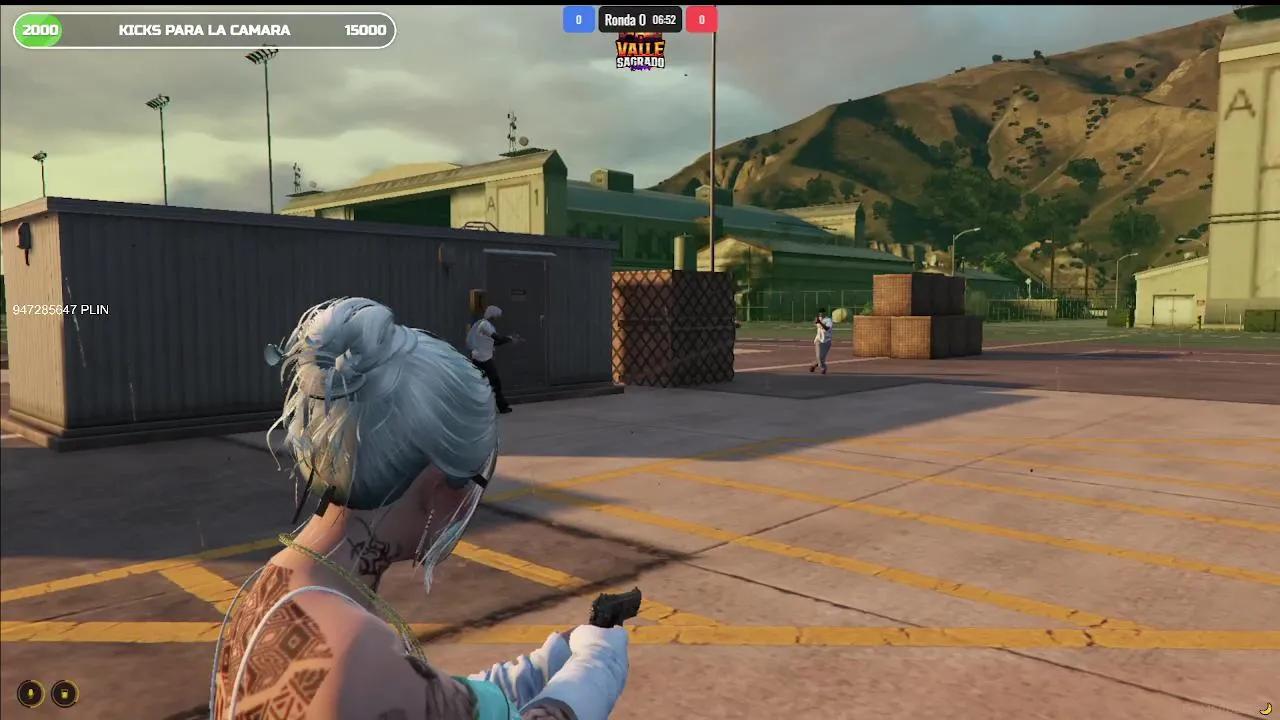Select the Ronda 0 round header
This screenshot has width=1280, height=720.
[624, 18]
